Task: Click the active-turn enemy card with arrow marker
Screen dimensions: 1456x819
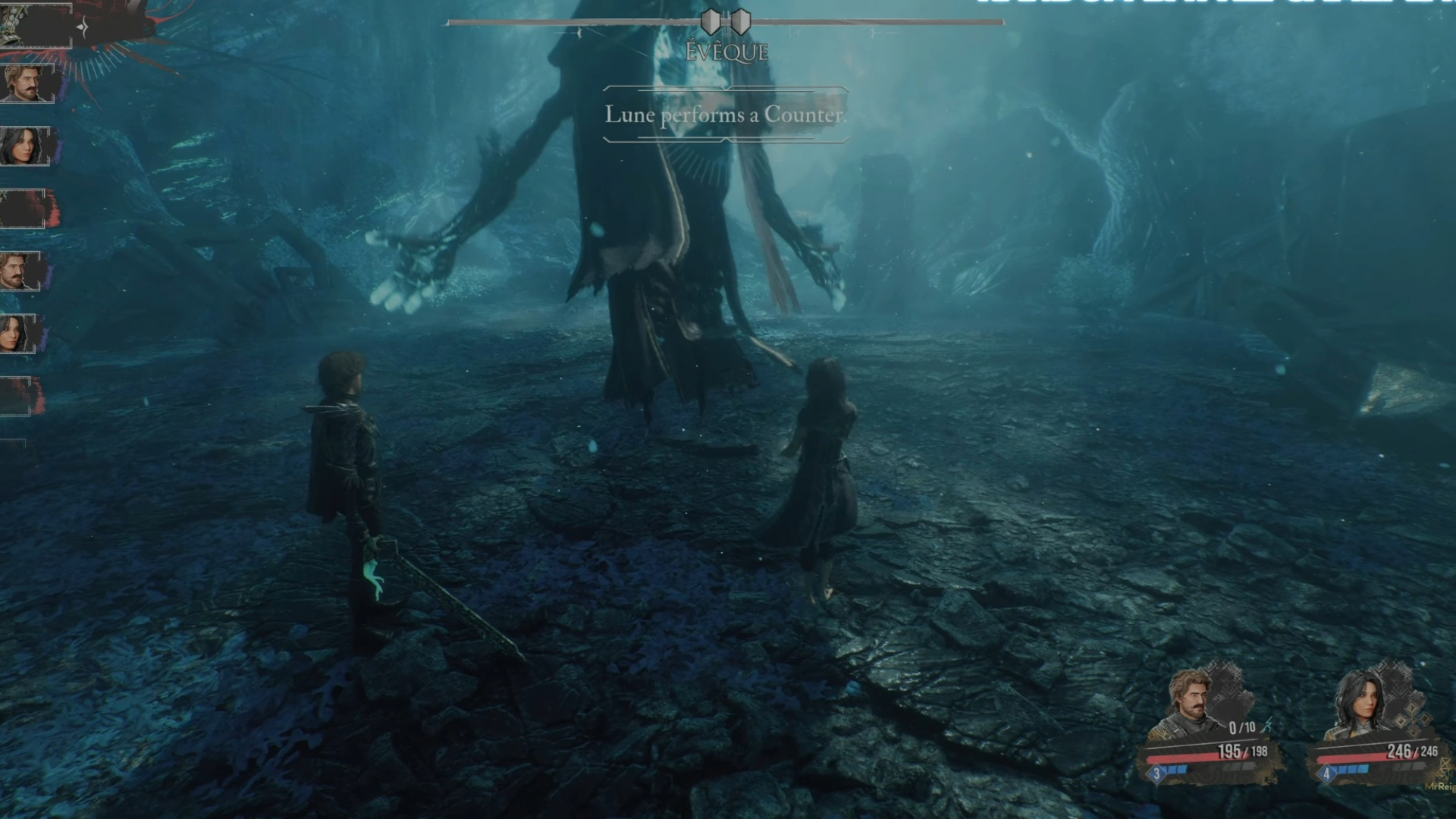Action: click(x=36, y=27)
